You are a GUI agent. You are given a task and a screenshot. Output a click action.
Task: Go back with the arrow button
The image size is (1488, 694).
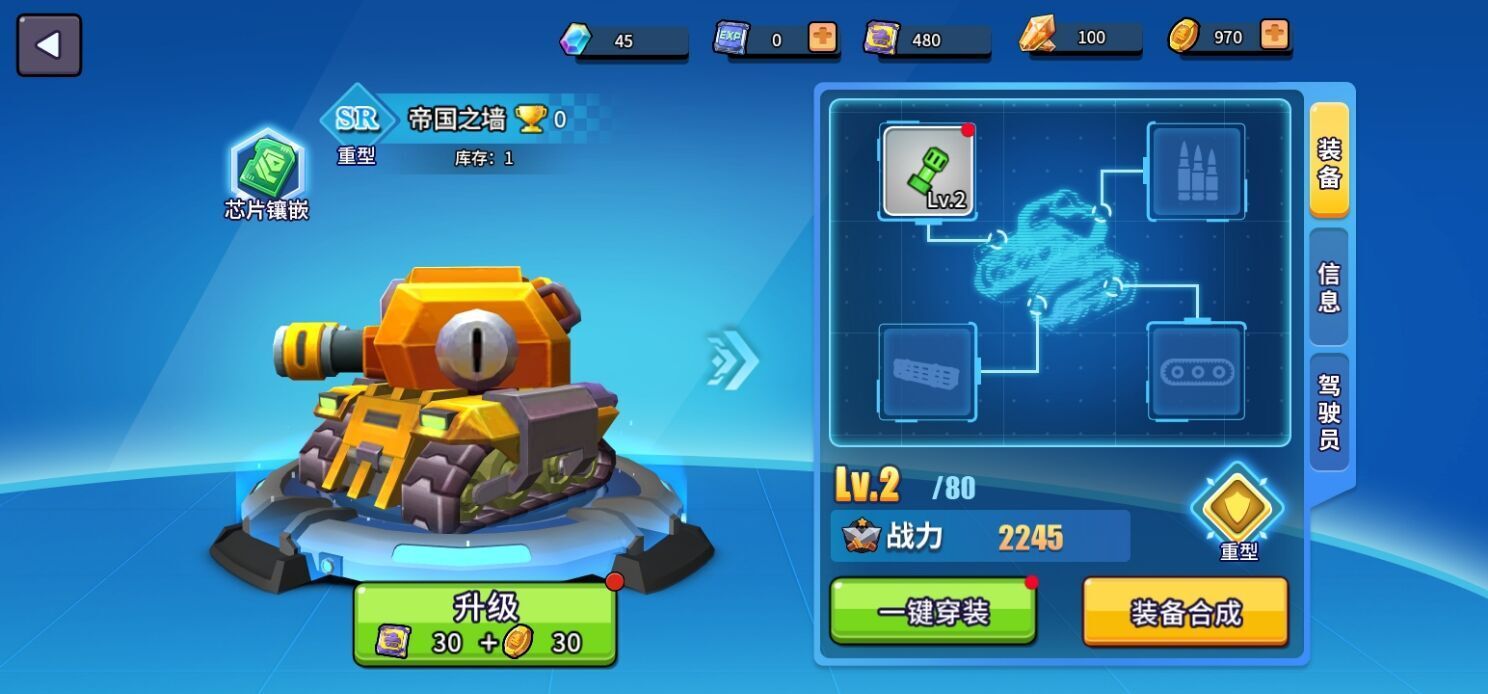click(x=49, y=45)
